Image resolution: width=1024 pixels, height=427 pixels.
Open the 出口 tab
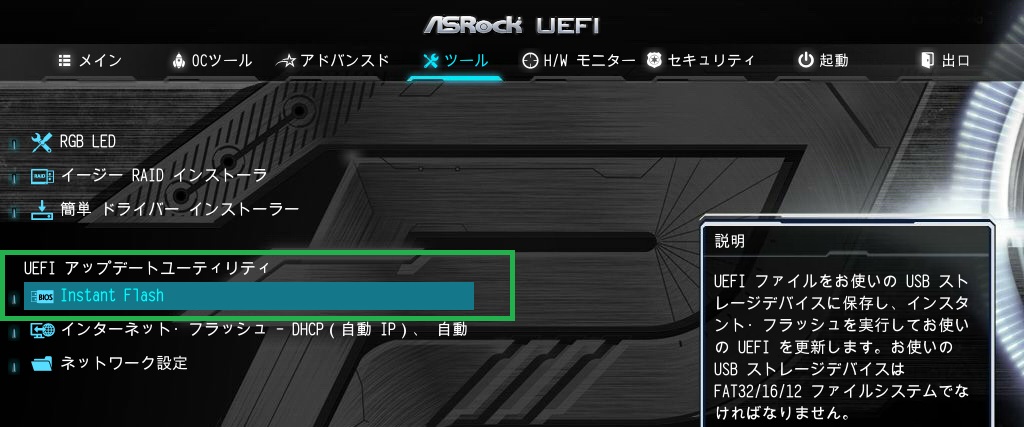945,61
